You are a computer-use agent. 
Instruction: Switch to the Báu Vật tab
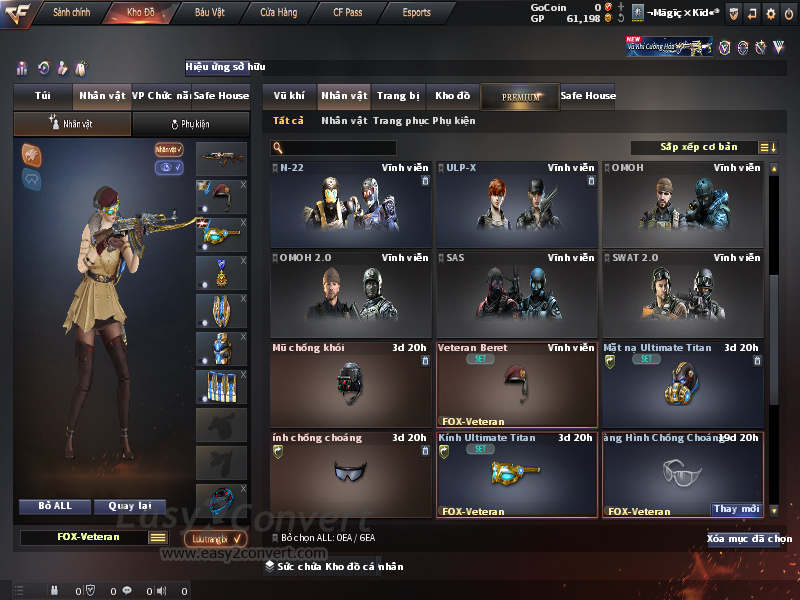(209, 13)
